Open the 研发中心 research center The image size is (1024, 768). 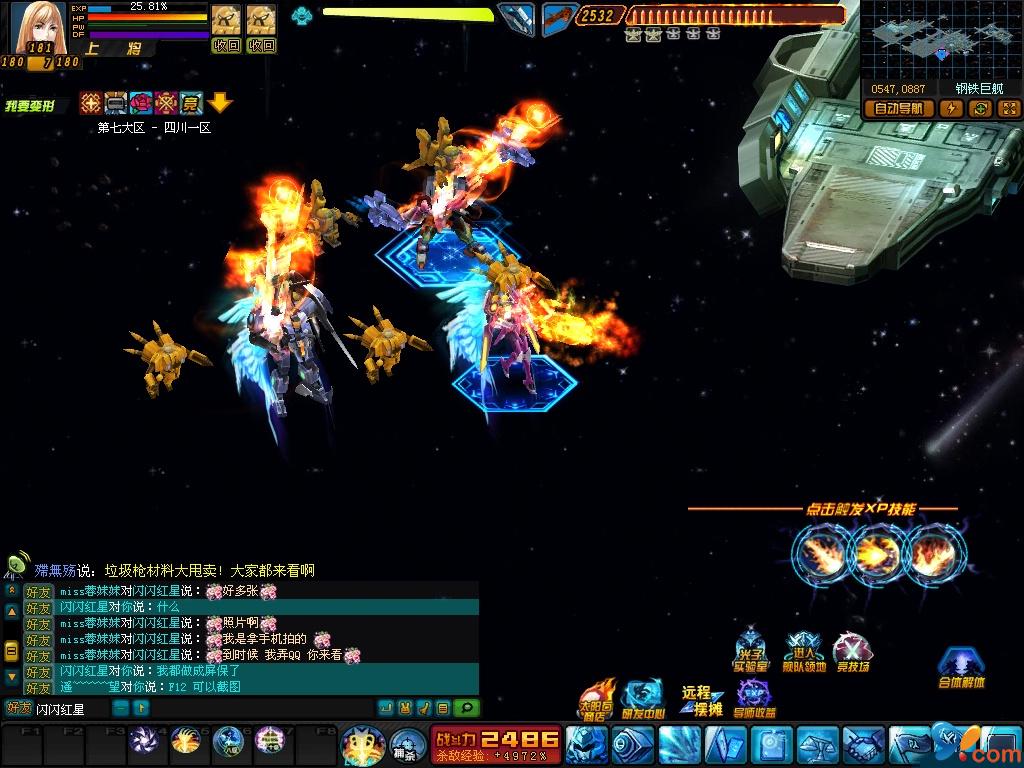click(x=643, y=699)
